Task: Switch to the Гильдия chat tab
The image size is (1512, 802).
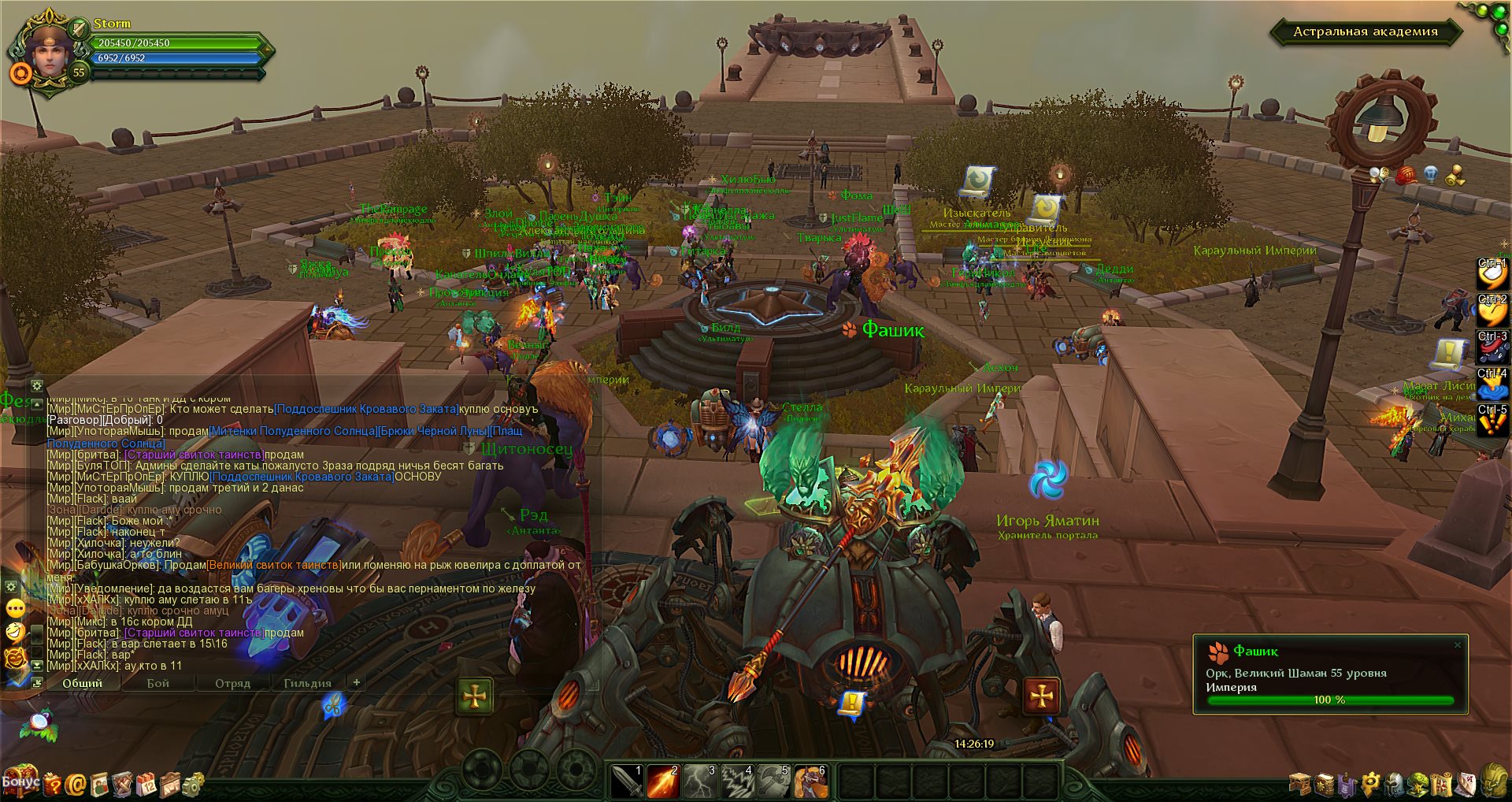Action: click(307, 683)
